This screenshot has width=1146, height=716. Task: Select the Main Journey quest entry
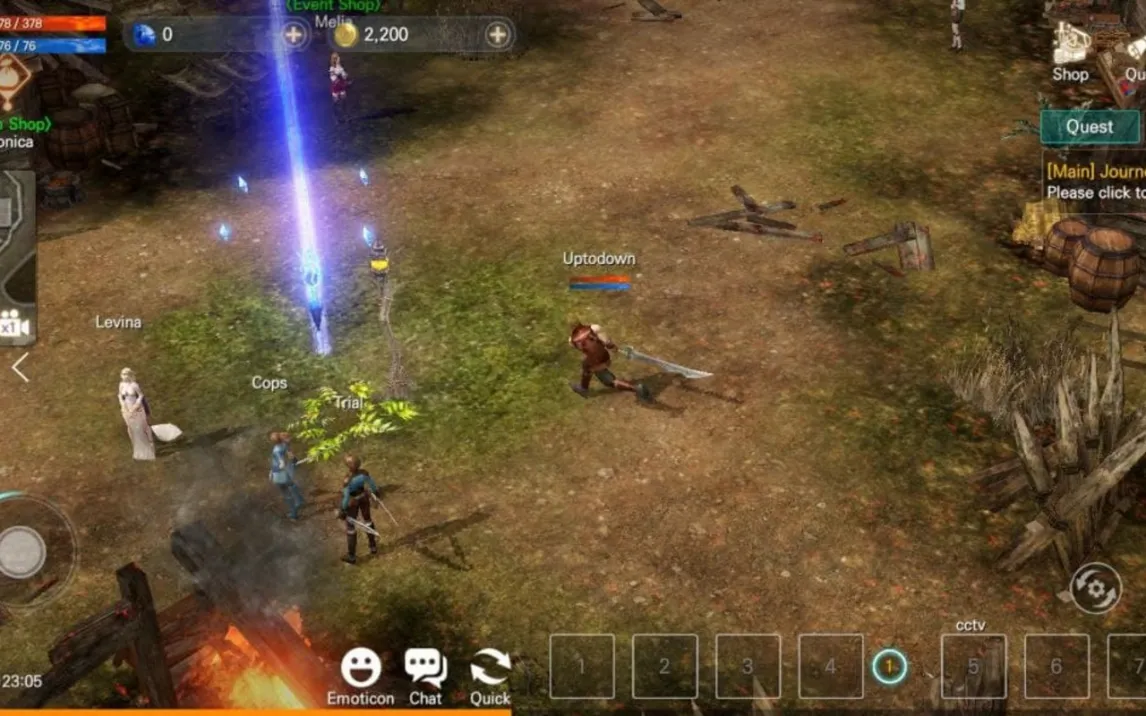point(1095,181)
